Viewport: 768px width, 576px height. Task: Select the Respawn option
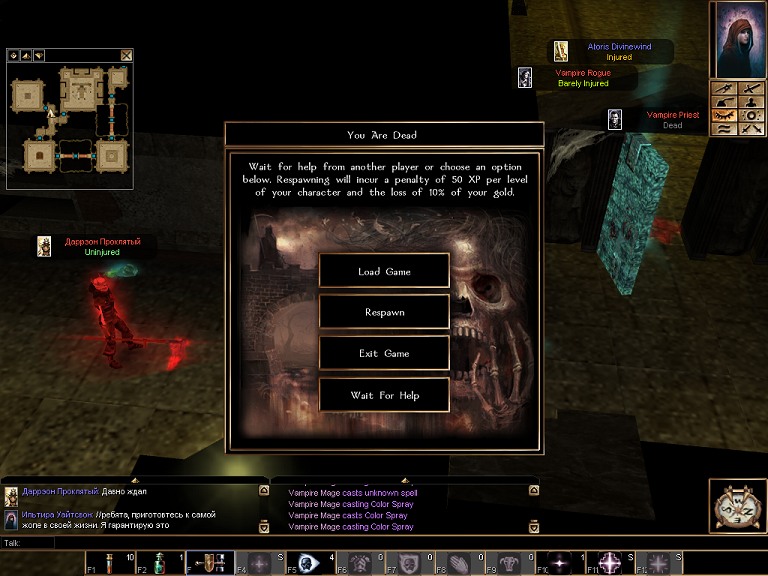[x=384, y=312]
